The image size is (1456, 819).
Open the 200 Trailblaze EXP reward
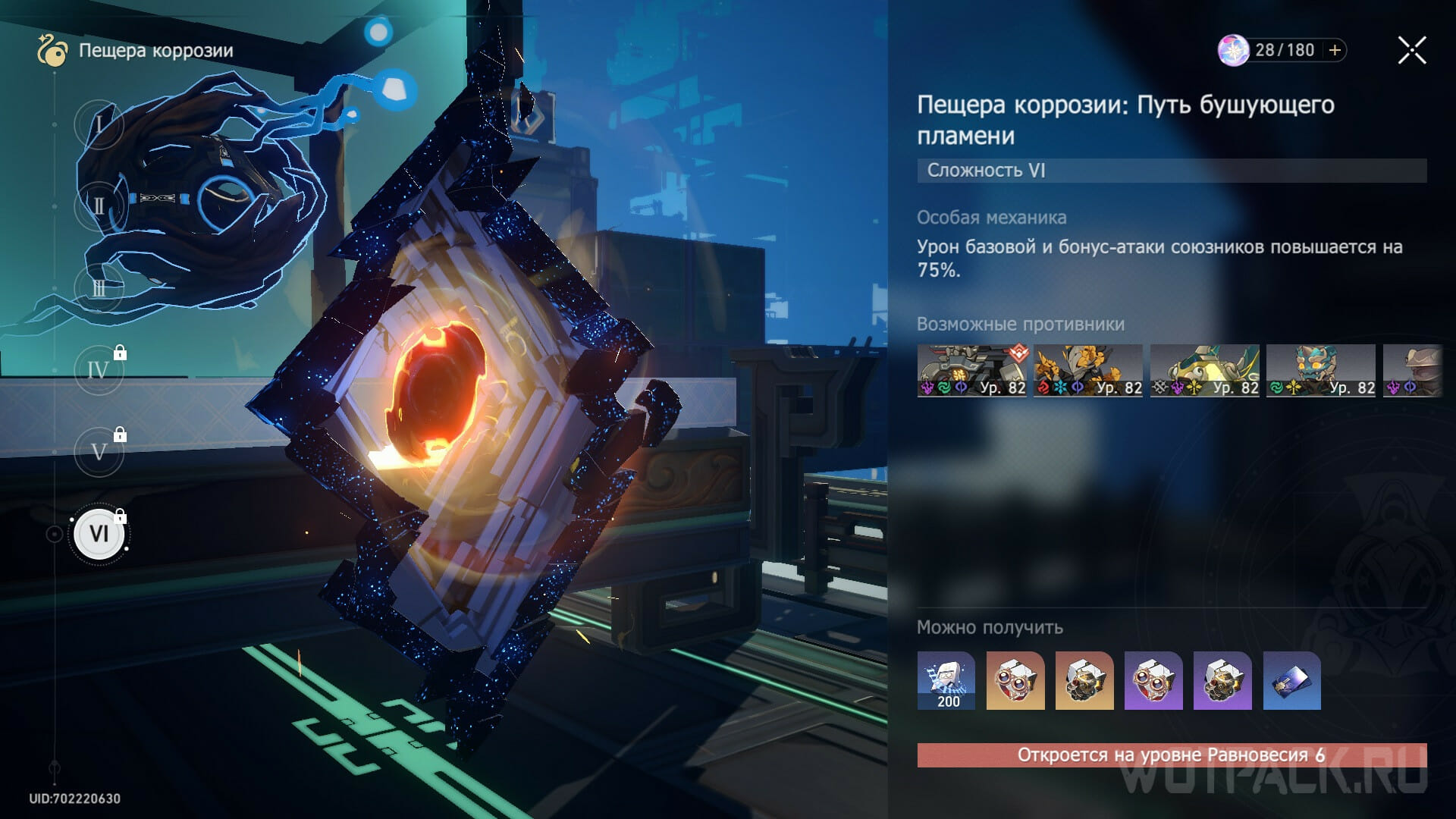tap(946, 680)
